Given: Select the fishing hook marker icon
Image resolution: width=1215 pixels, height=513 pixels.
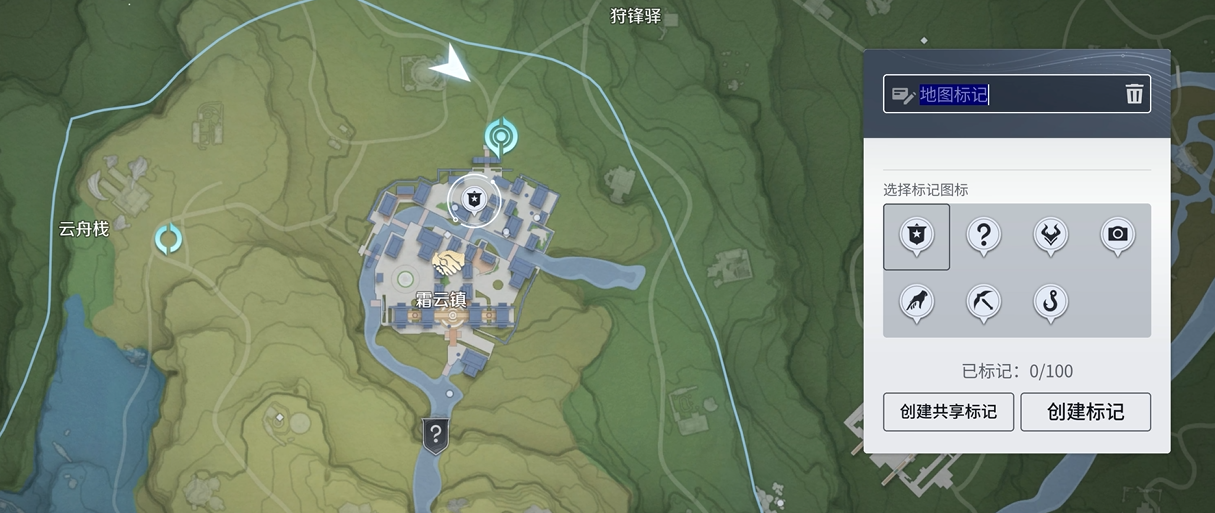Looking at the screenshot, I should click(1051, 302).
